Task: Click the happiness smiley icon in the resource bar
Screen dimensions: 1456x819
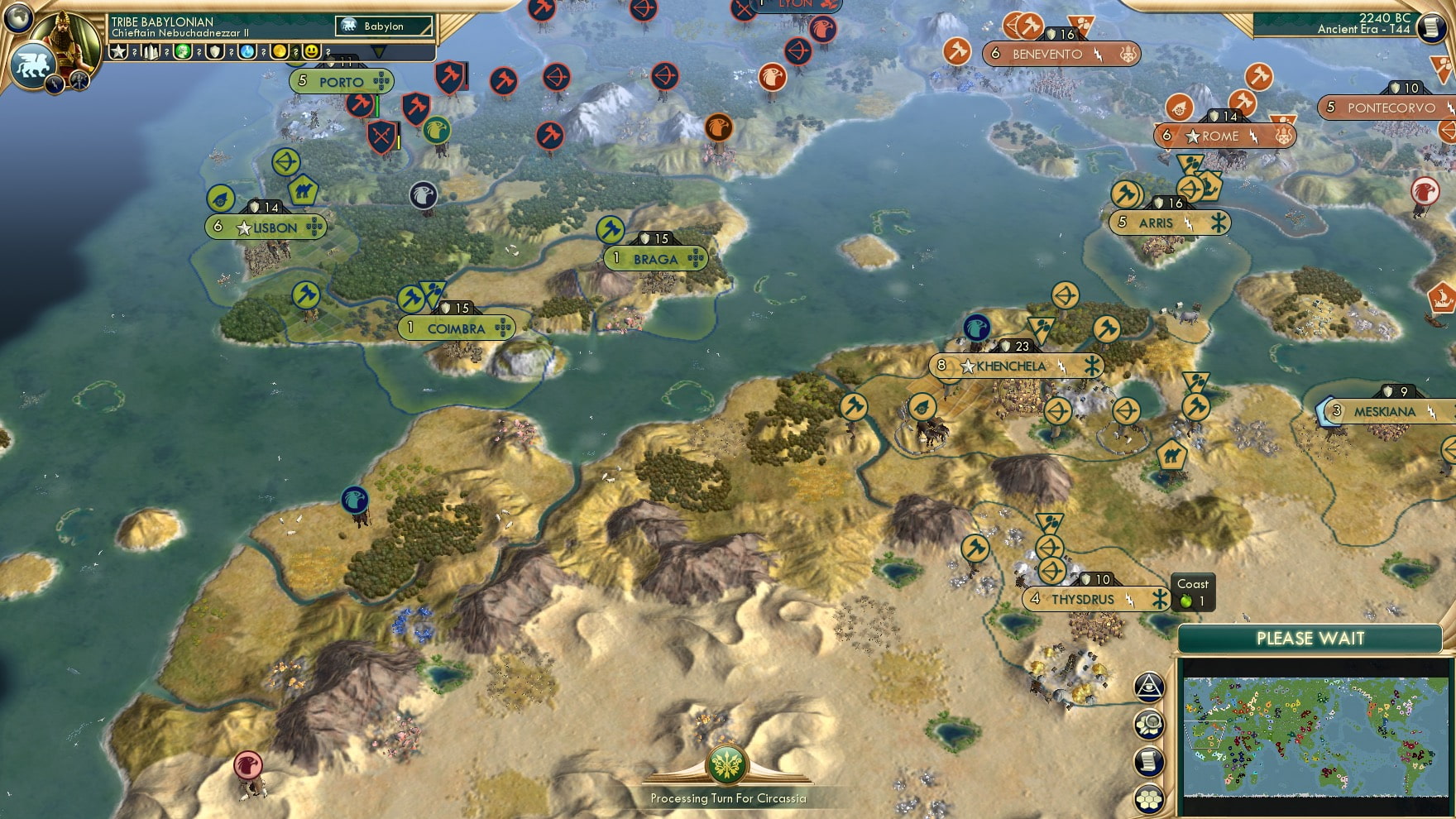Action: coord(311,51)
